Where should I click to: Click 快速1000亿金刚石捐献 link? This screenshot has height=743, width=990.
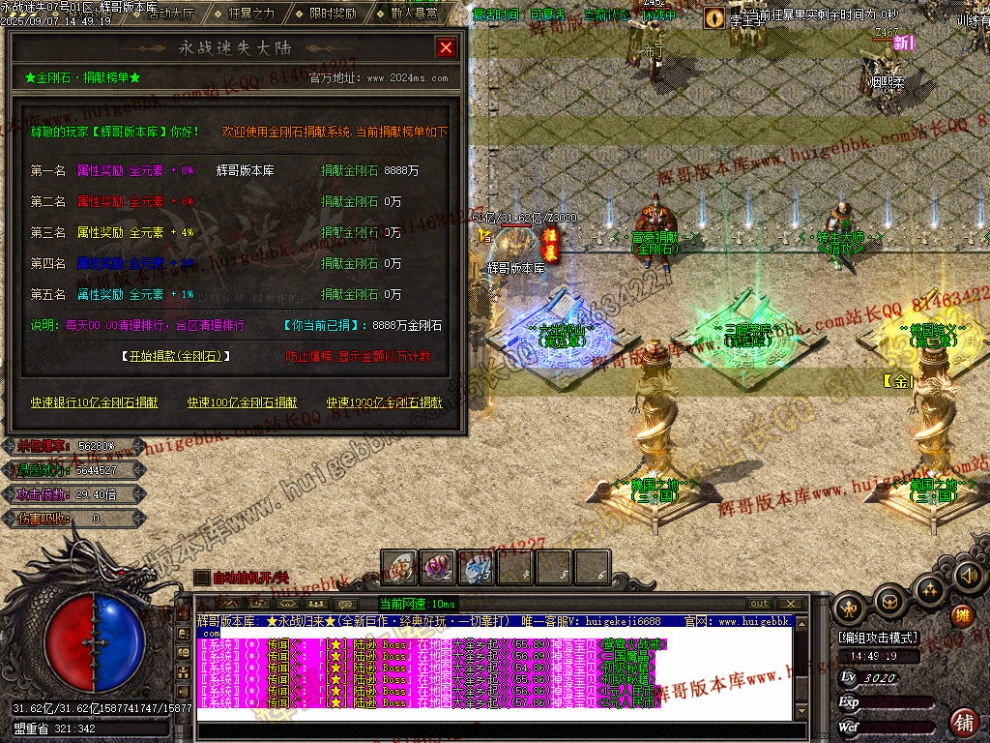click(x=384, y=402)
